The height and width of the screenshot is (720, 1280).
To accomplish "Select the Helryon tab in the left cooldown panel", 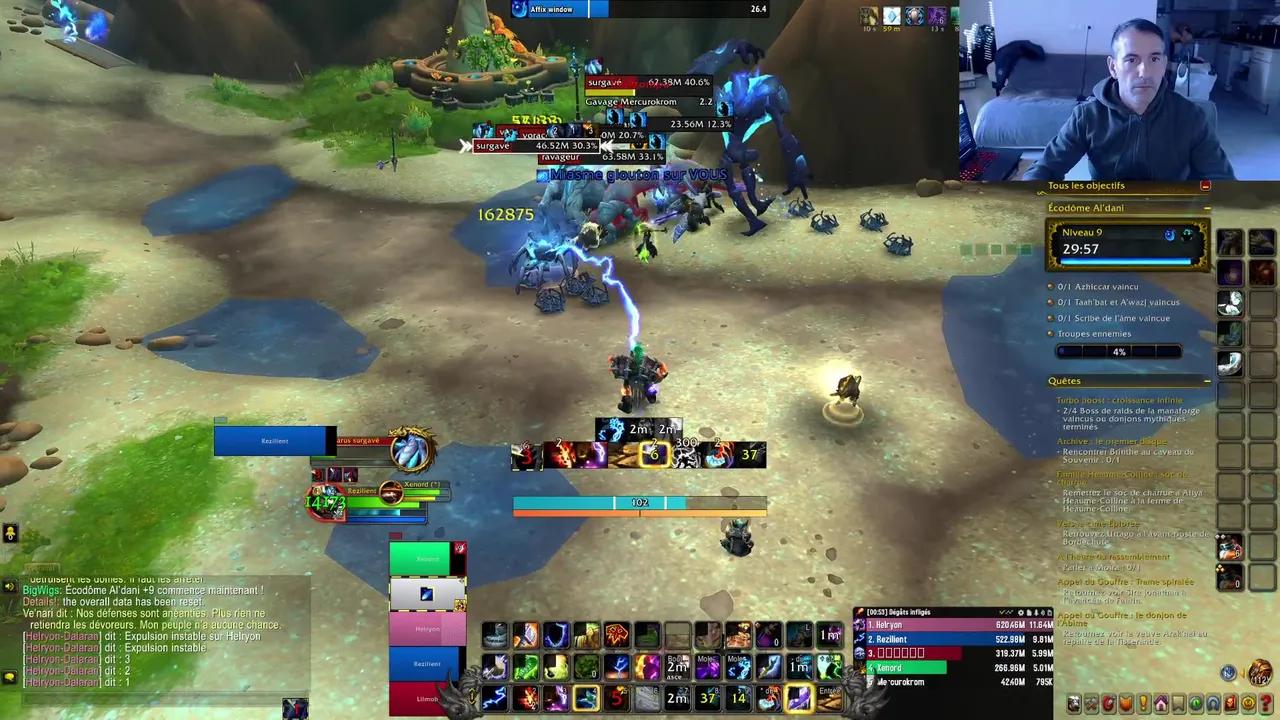I will (428, 628).
